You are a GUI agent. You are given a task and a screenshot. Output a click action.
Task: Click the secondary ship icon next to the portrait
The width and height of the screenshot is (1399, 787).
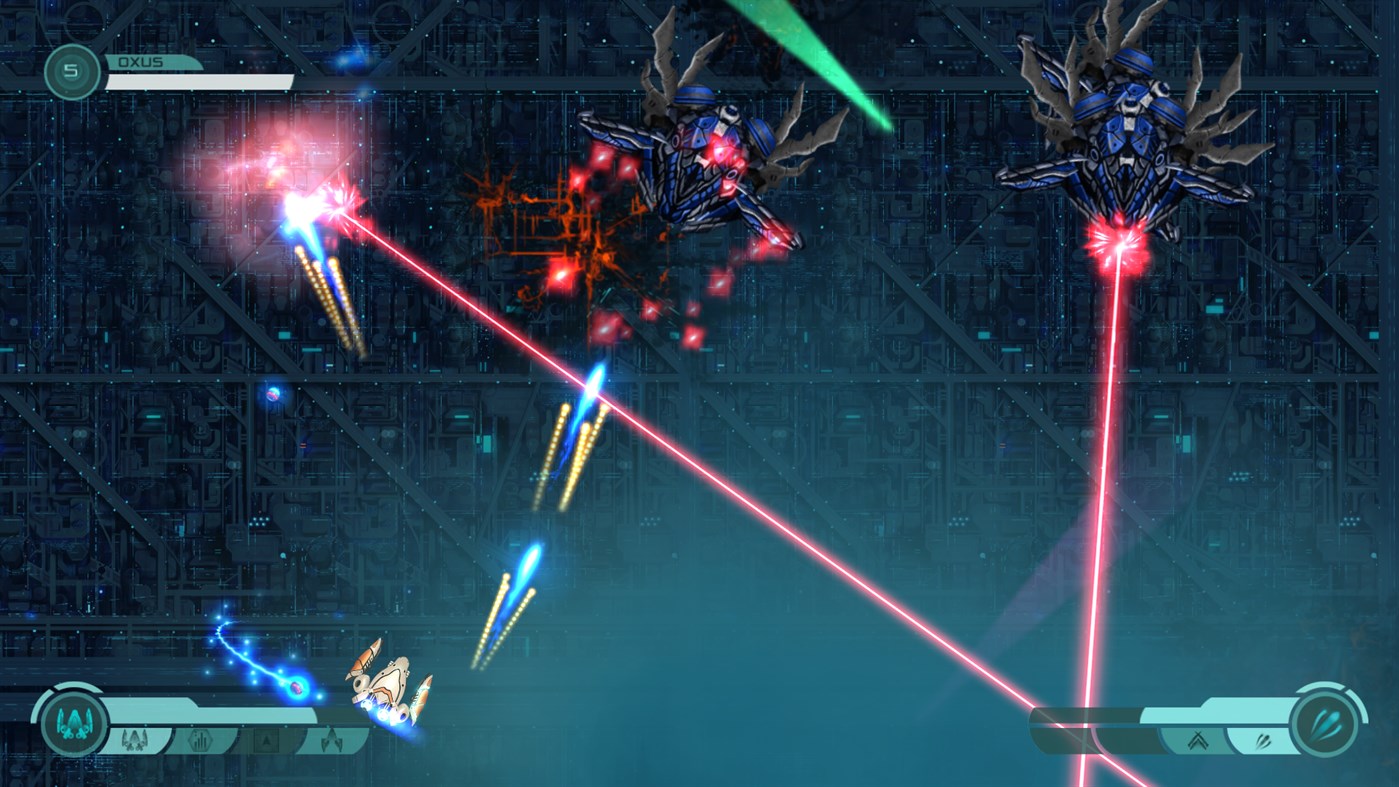pyautogui.click(x=135, y=738)
